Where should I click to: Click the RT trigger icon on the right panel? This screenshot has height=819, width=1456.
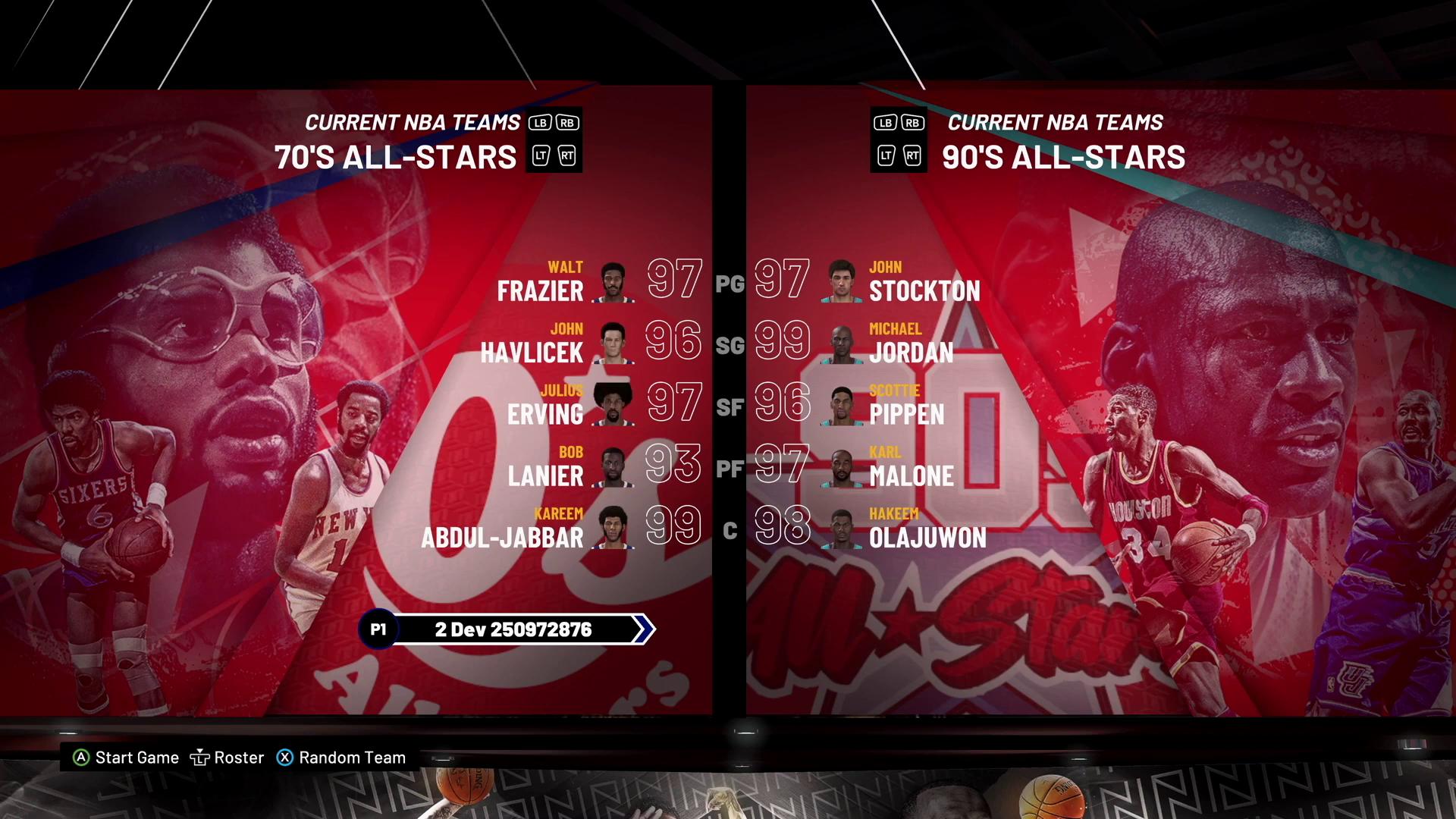913,155
